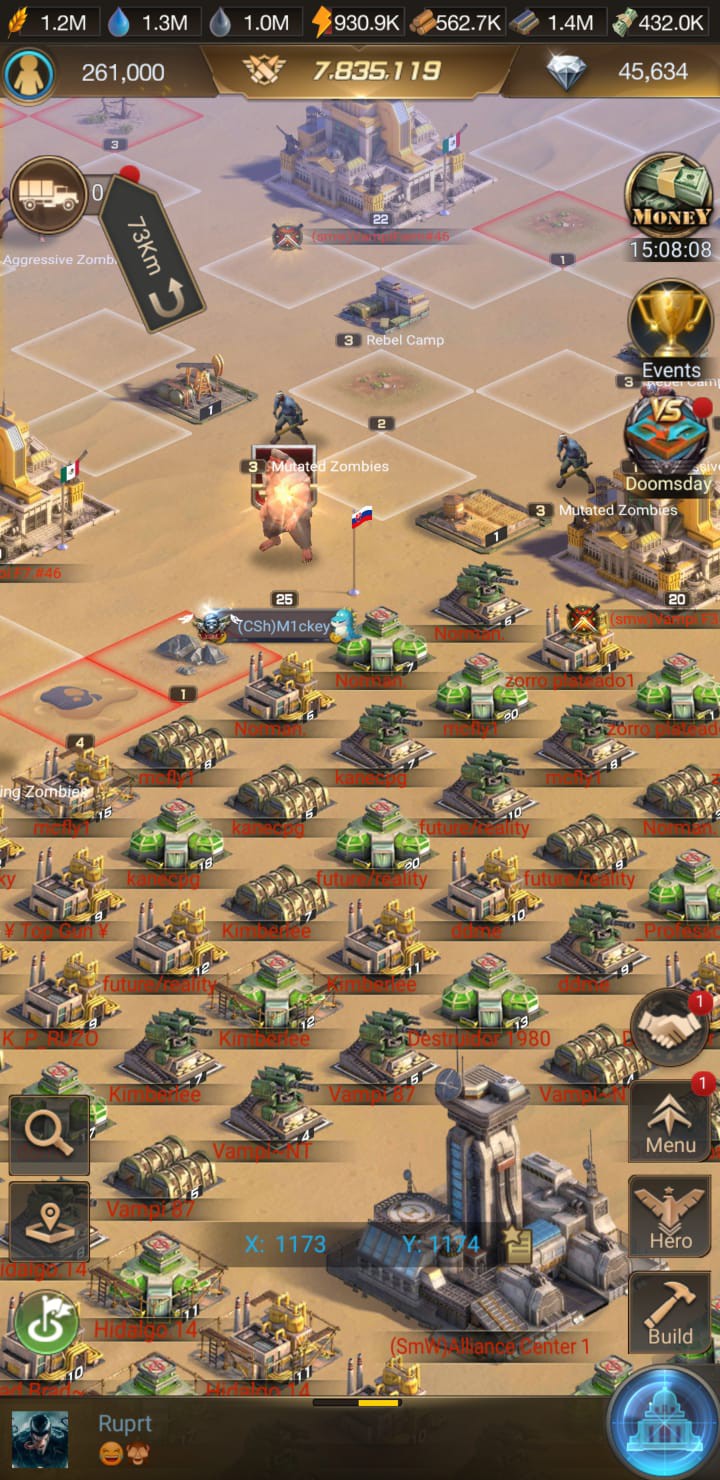Viewport: 720px width, 1480px height.
Task: Open the Build menu
Action: point(670,1311)
